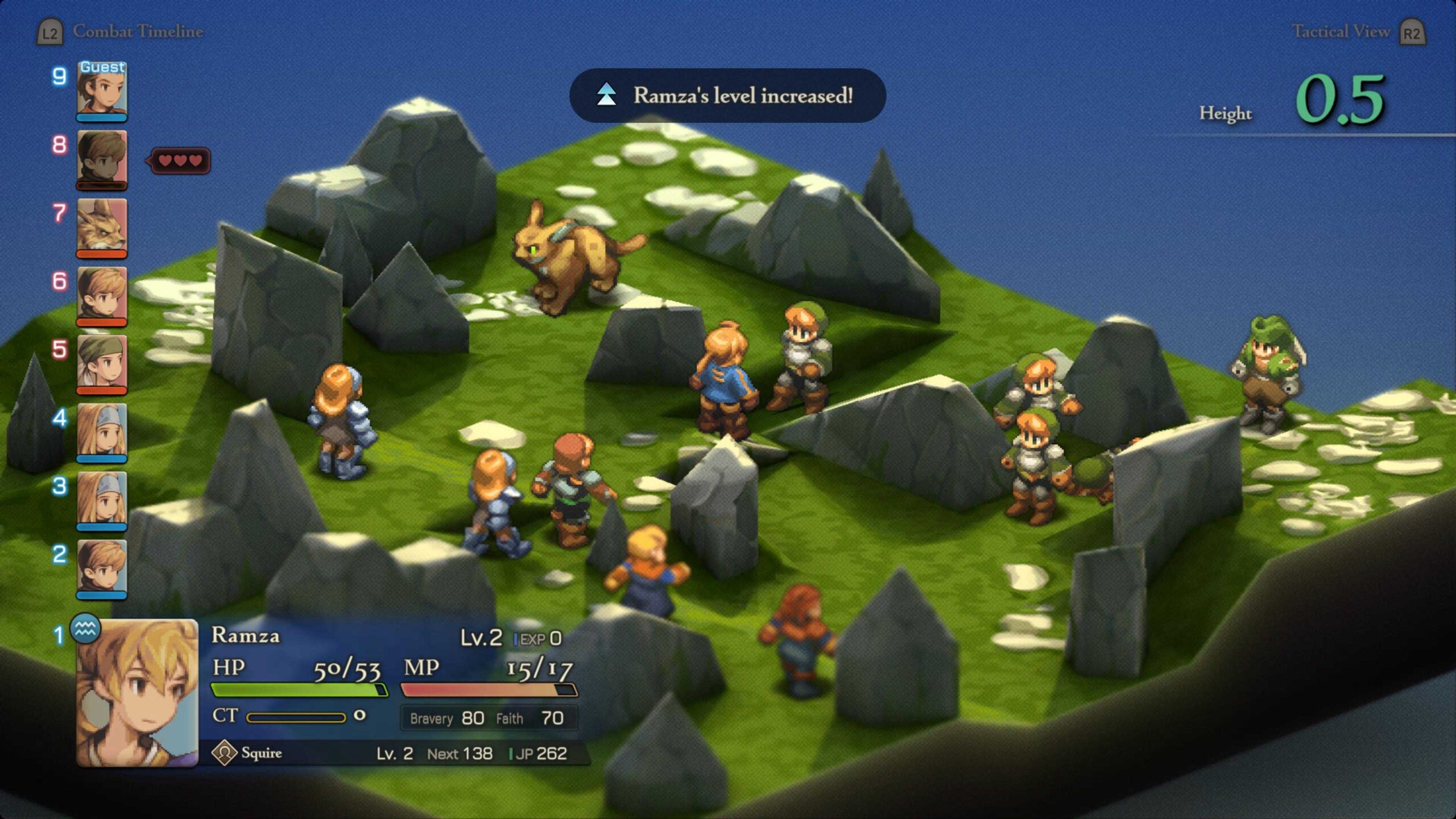Screen dimensions: 1456x819
Task: Click the Squire job icon
Action: click(224, 753)
